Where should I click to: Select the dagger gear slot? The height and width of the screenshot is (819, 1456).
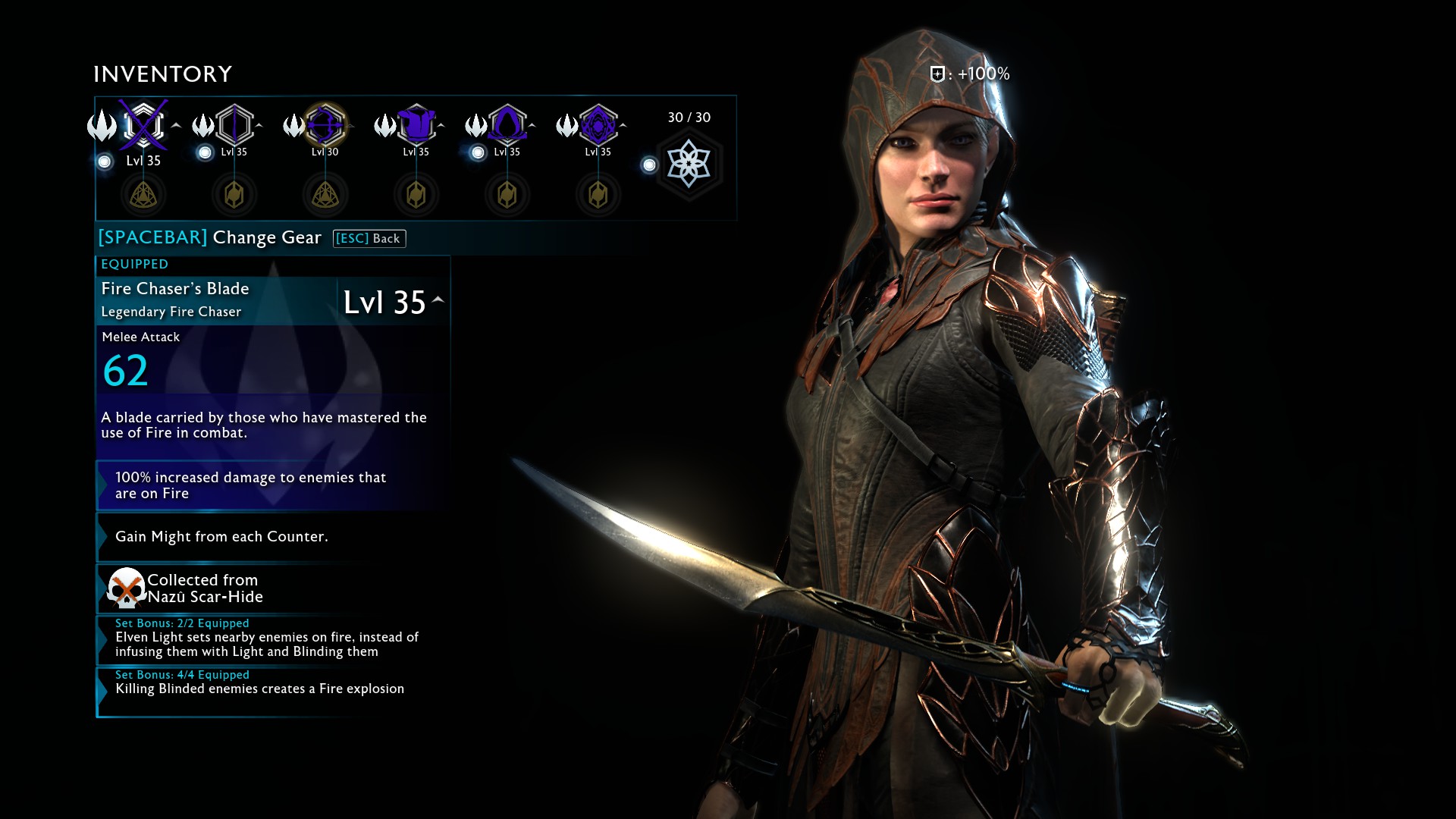[x=234, y=125]
